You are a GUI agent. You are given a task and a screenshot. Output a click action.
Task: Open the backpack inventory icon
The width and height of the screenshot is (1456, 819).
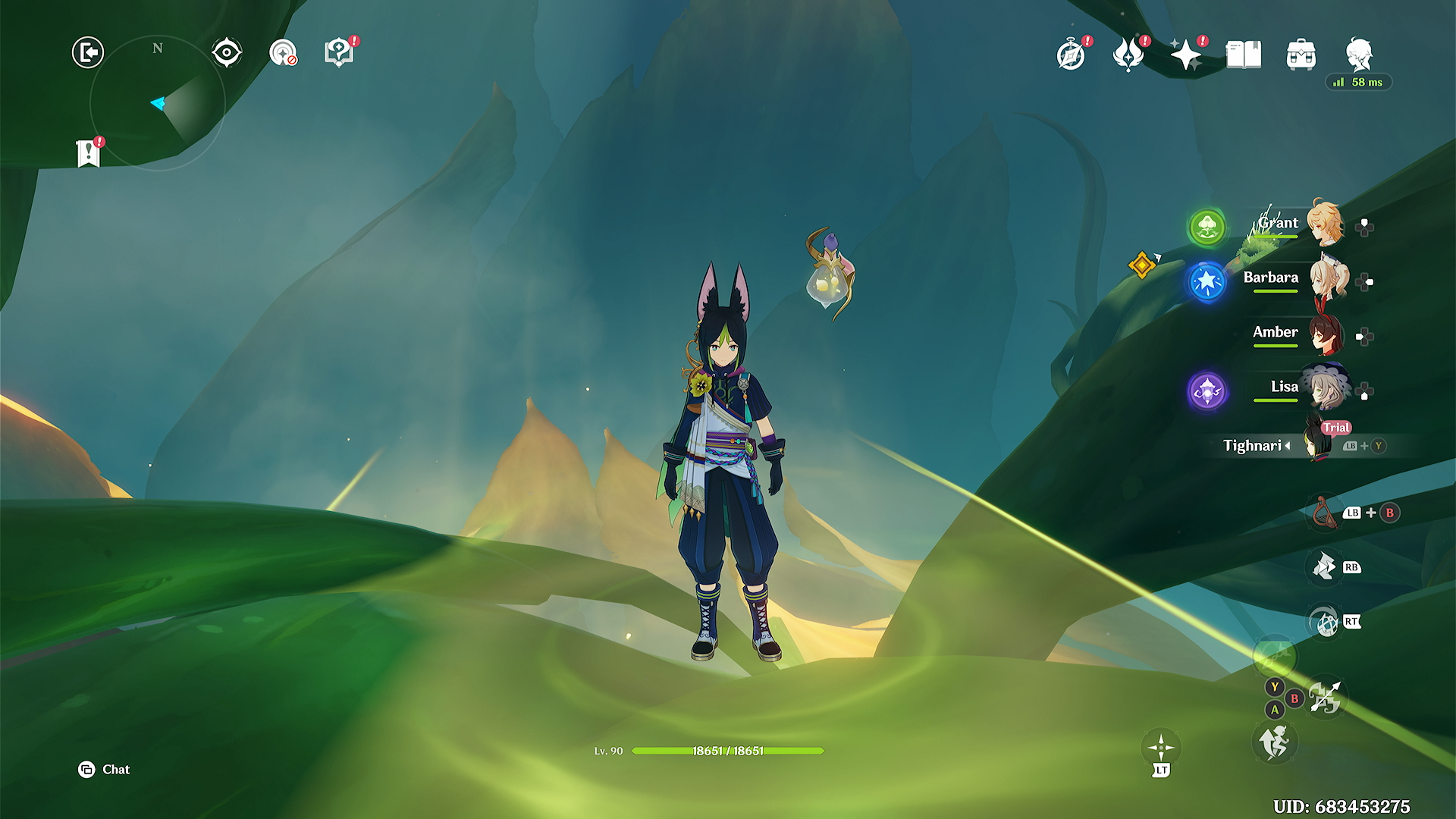pyautogui.click(x=1301, y=55)
